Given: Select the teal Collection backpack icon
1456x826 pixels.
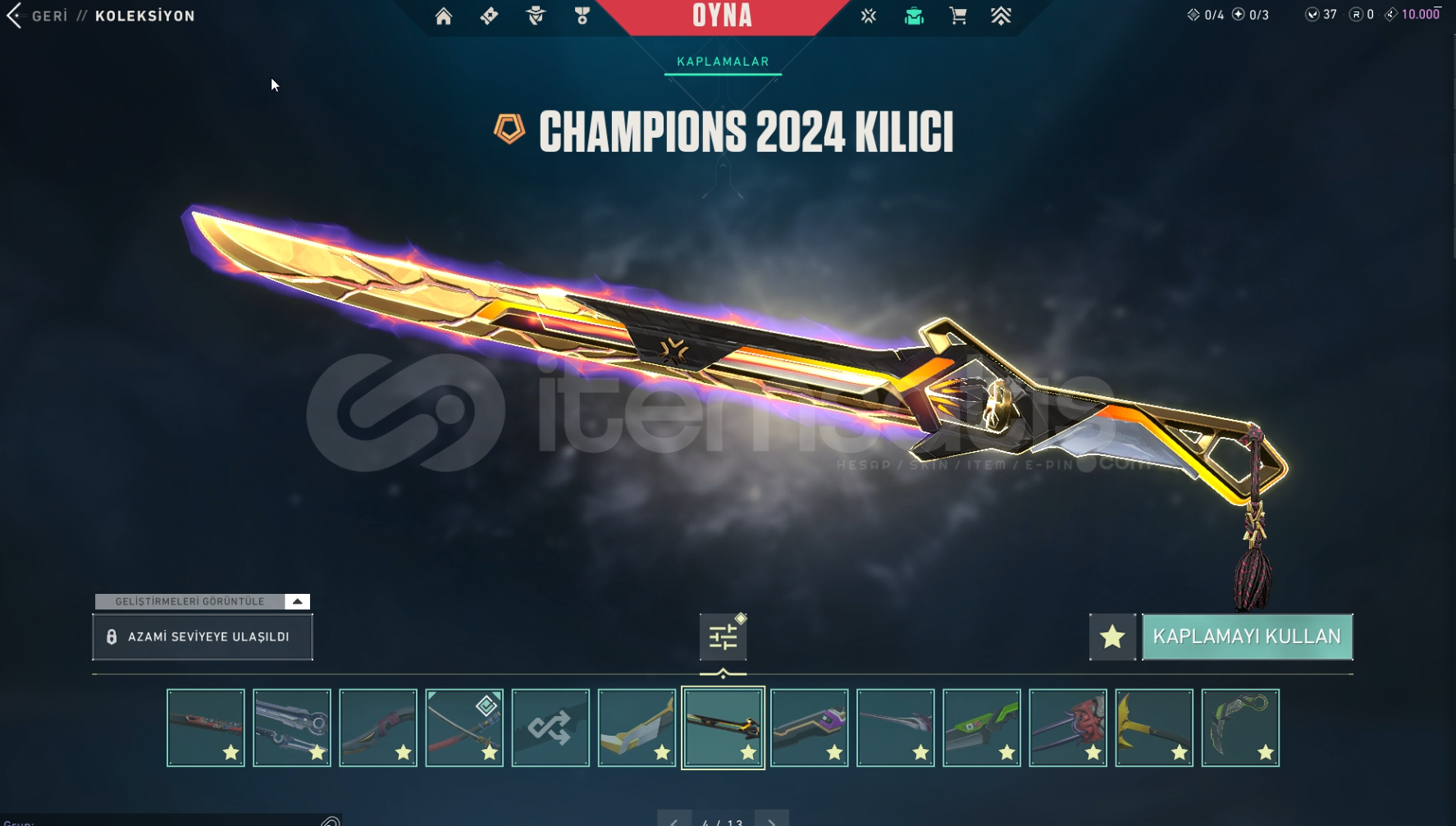Looking at the screenshot, I should point(913,16).
